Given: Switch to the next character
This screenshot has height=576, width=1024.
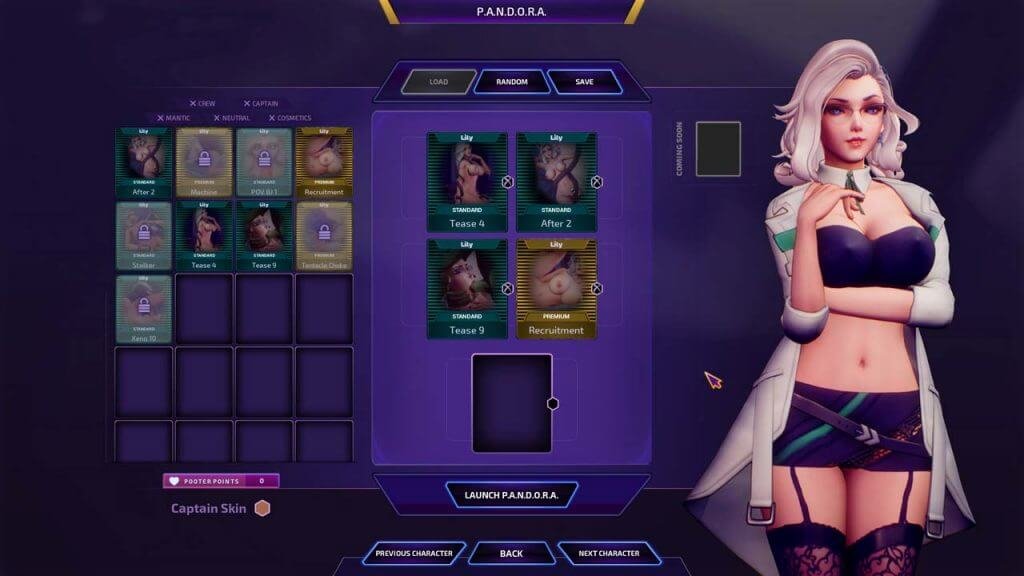Looking at the screenshot, I should 608,553.
